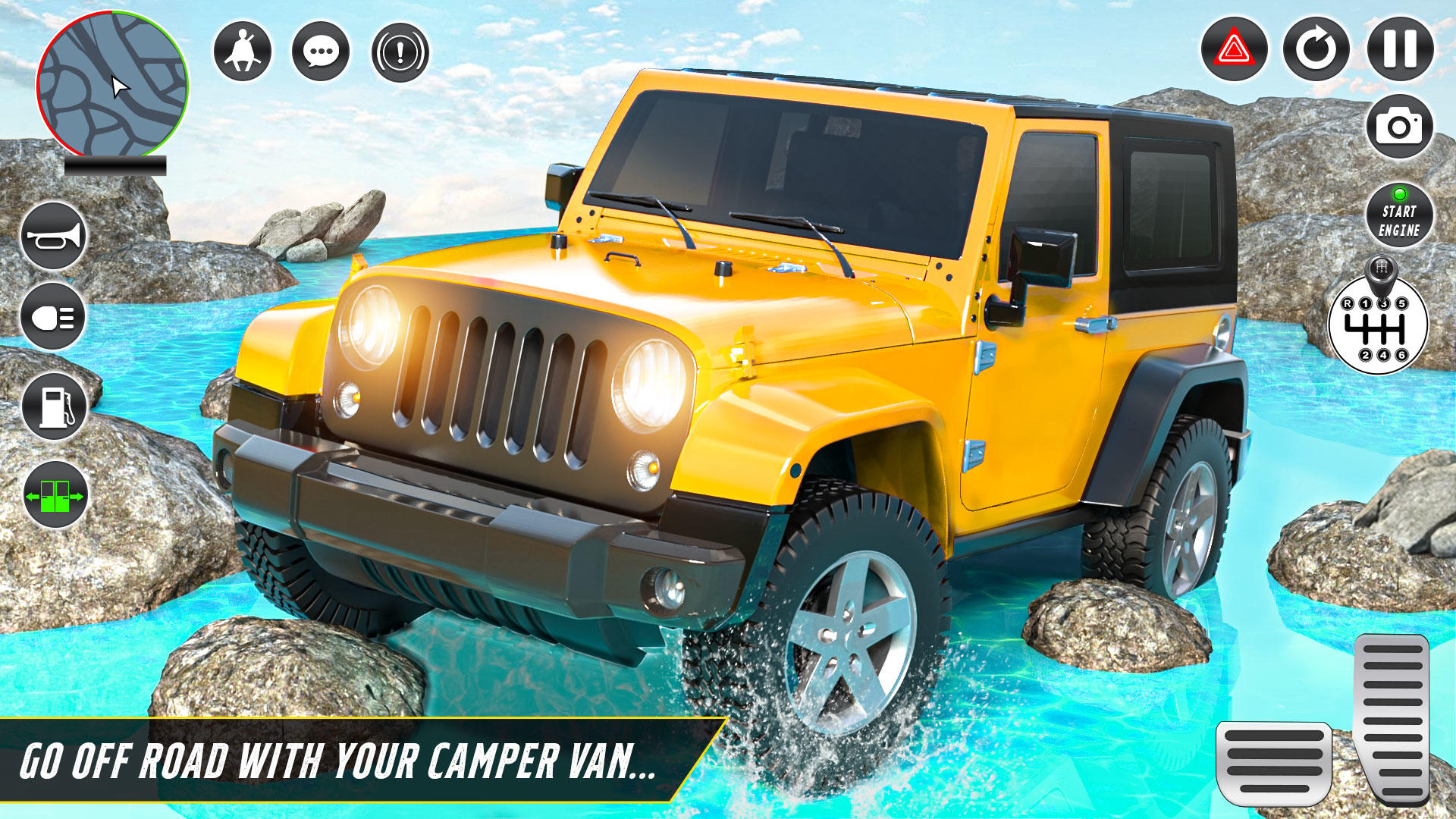Restart the level with the reset icon
The width and height of the screenshot is (1456, 819).
click(1318, 50)
